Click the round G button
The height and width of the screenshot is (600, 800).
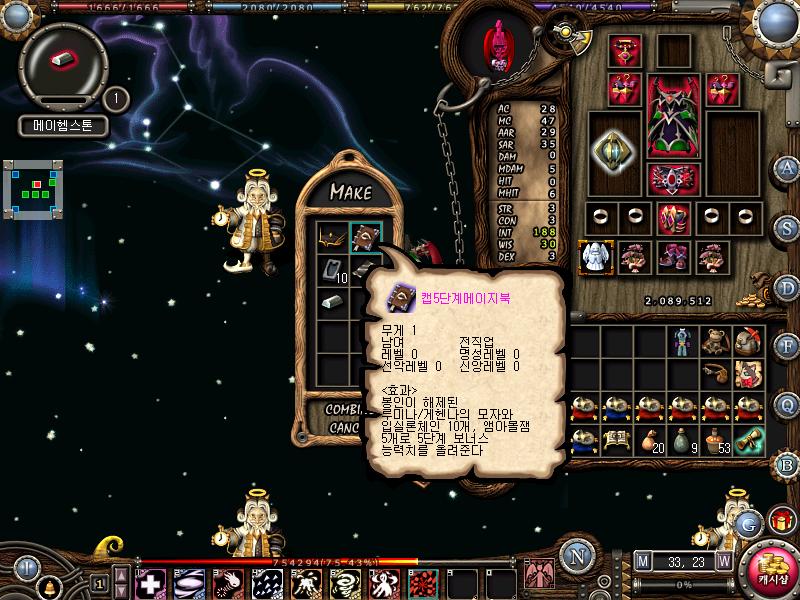pos(746,521)
